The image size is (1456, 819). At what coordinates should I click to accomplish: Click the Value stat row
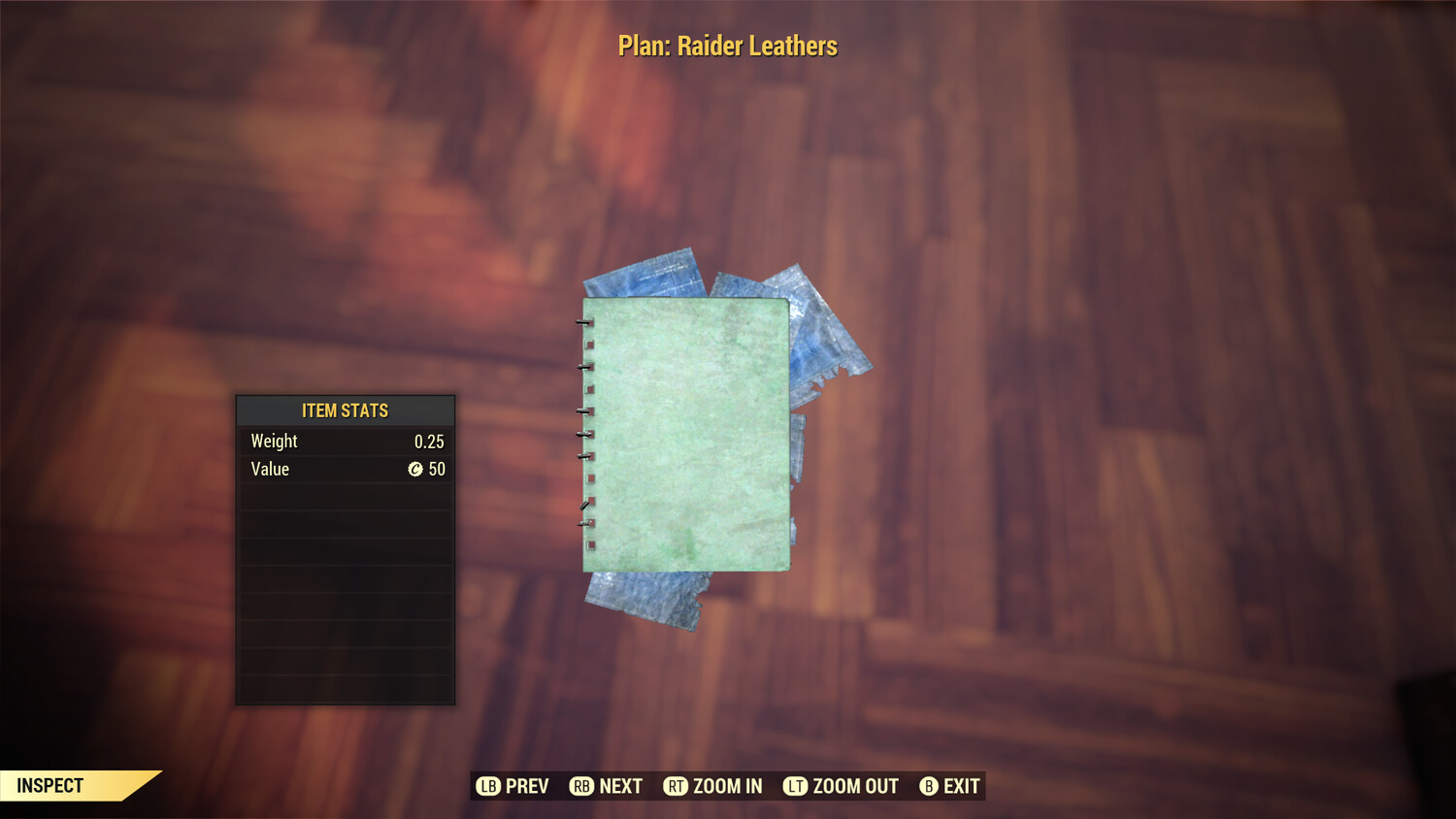click(345, 470)
